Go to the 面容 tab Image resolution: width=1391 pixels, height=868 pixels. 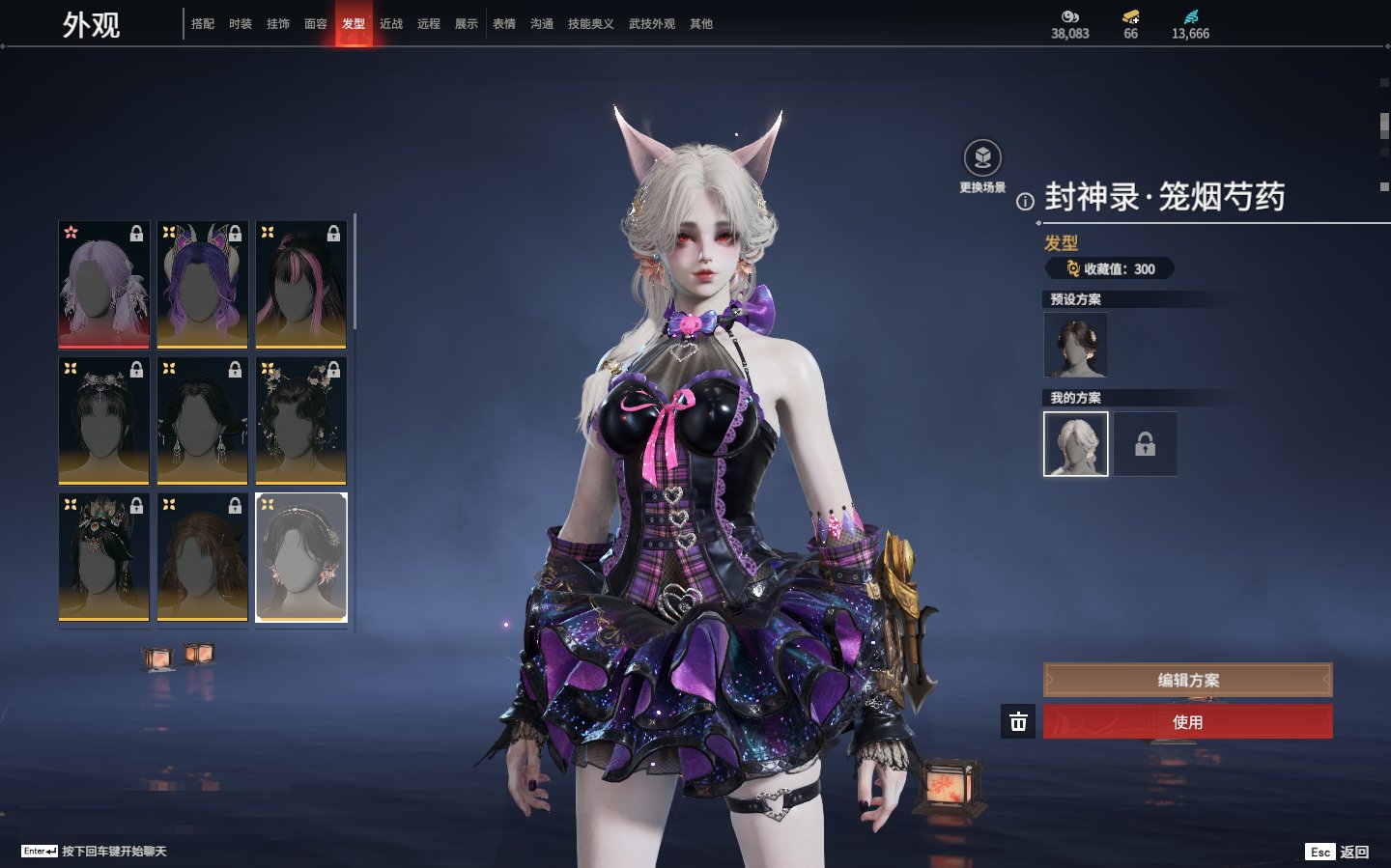(316, 24)
